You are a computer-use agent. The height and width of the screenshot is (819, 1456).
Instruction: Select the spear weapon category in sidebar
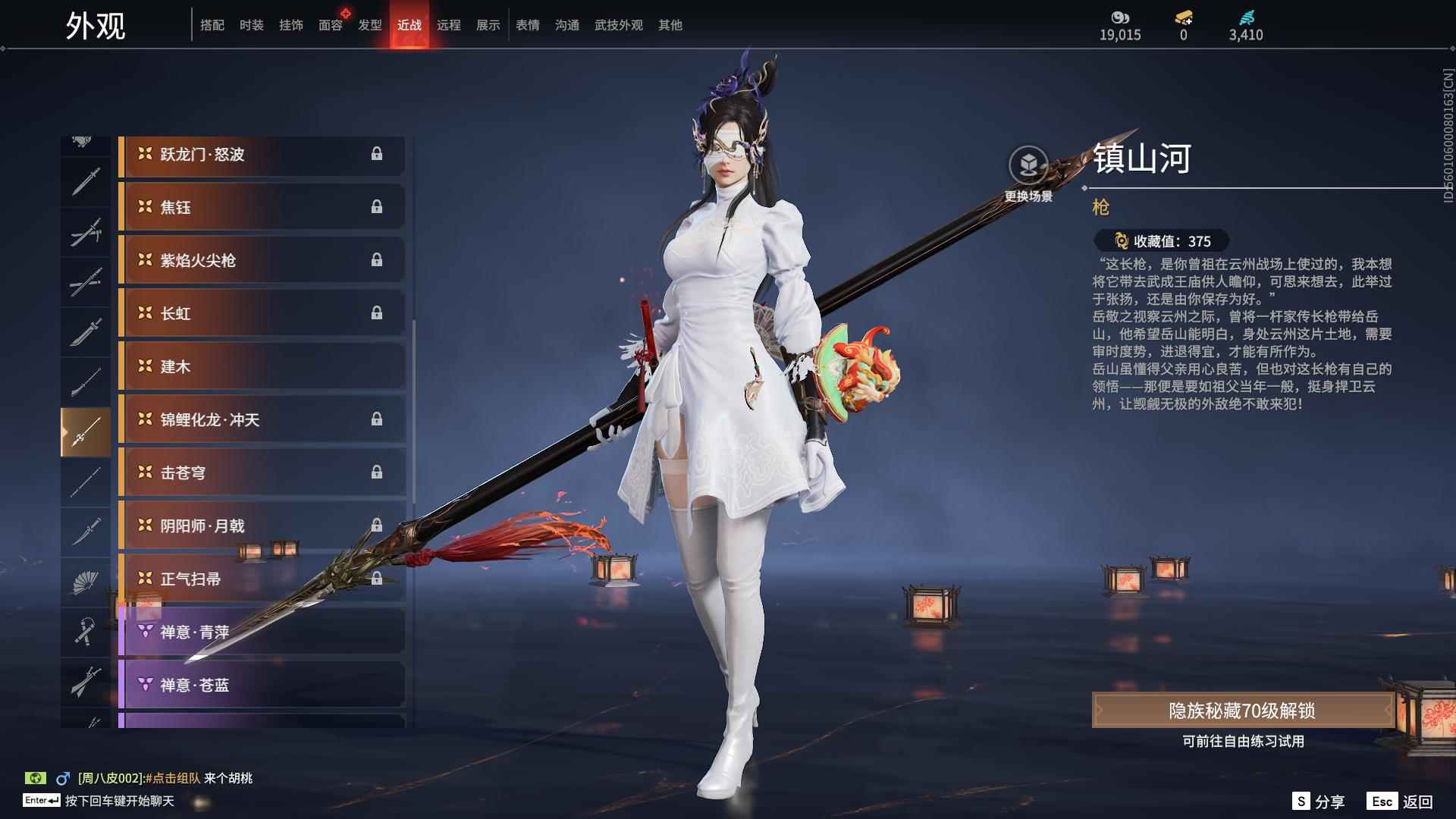tap(86, 431)
